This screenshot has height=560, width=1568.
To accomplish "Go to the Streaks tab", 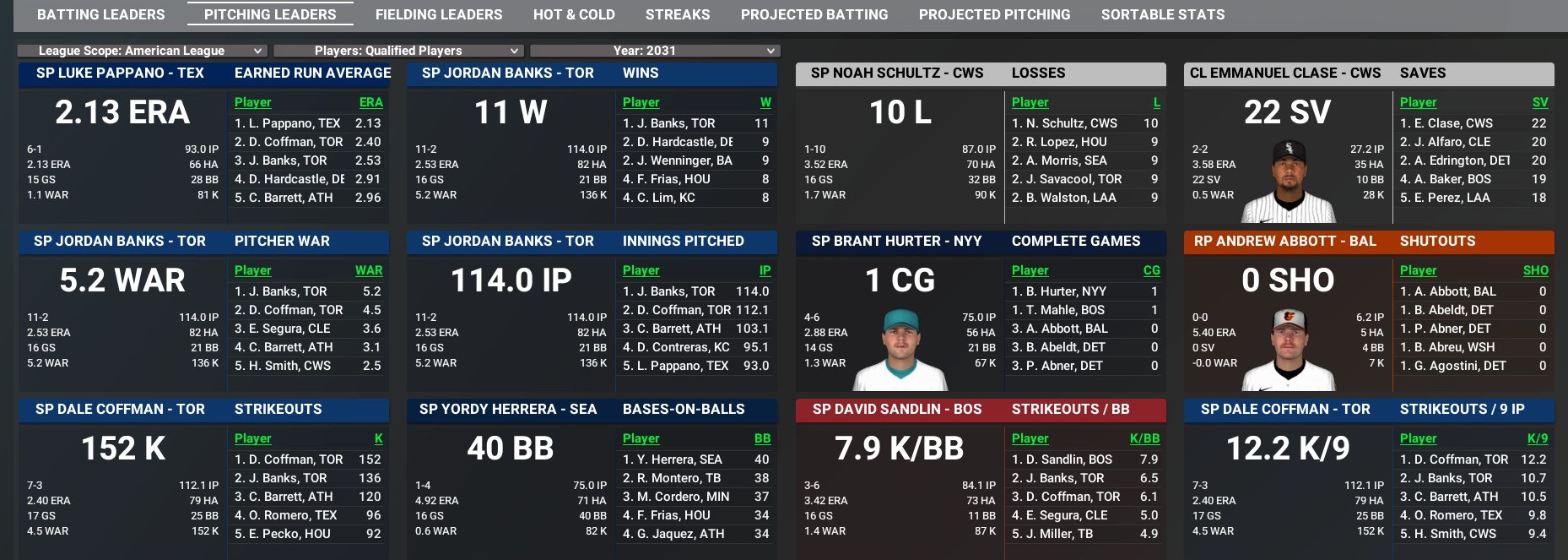I will [678, 14].
